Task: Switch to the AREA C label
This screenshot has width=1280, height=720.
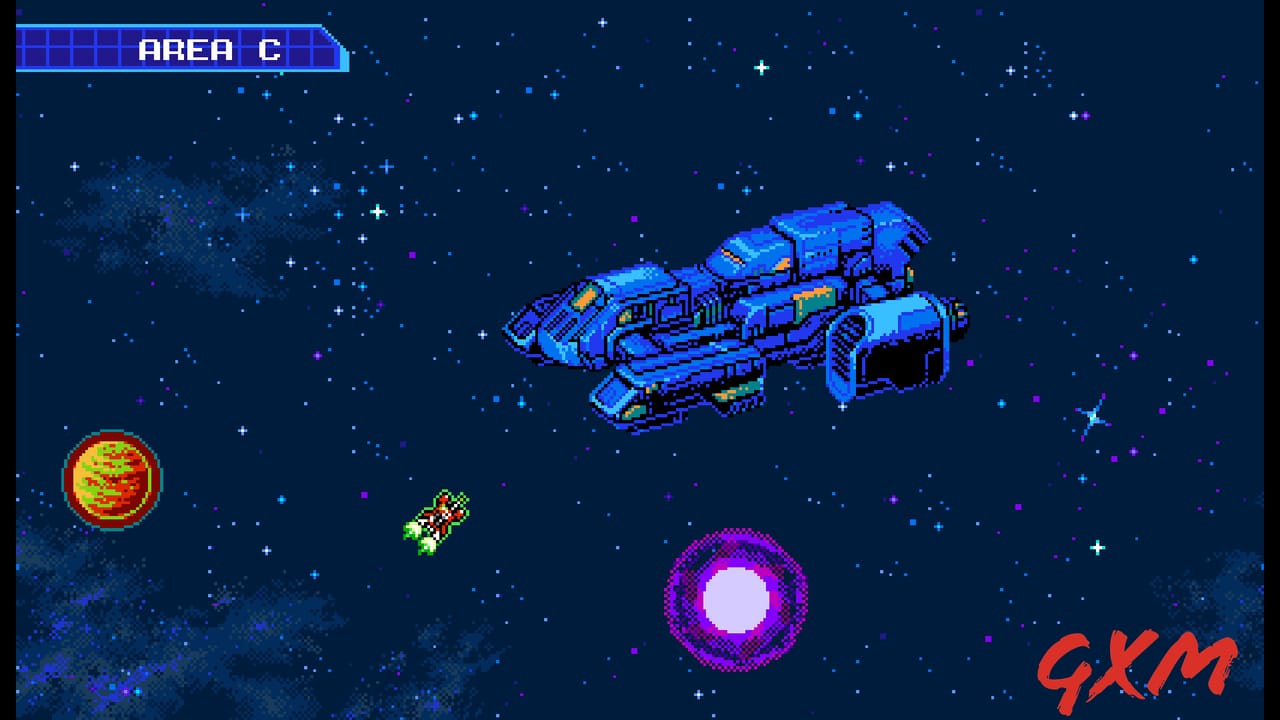Action: coord(208,47)
